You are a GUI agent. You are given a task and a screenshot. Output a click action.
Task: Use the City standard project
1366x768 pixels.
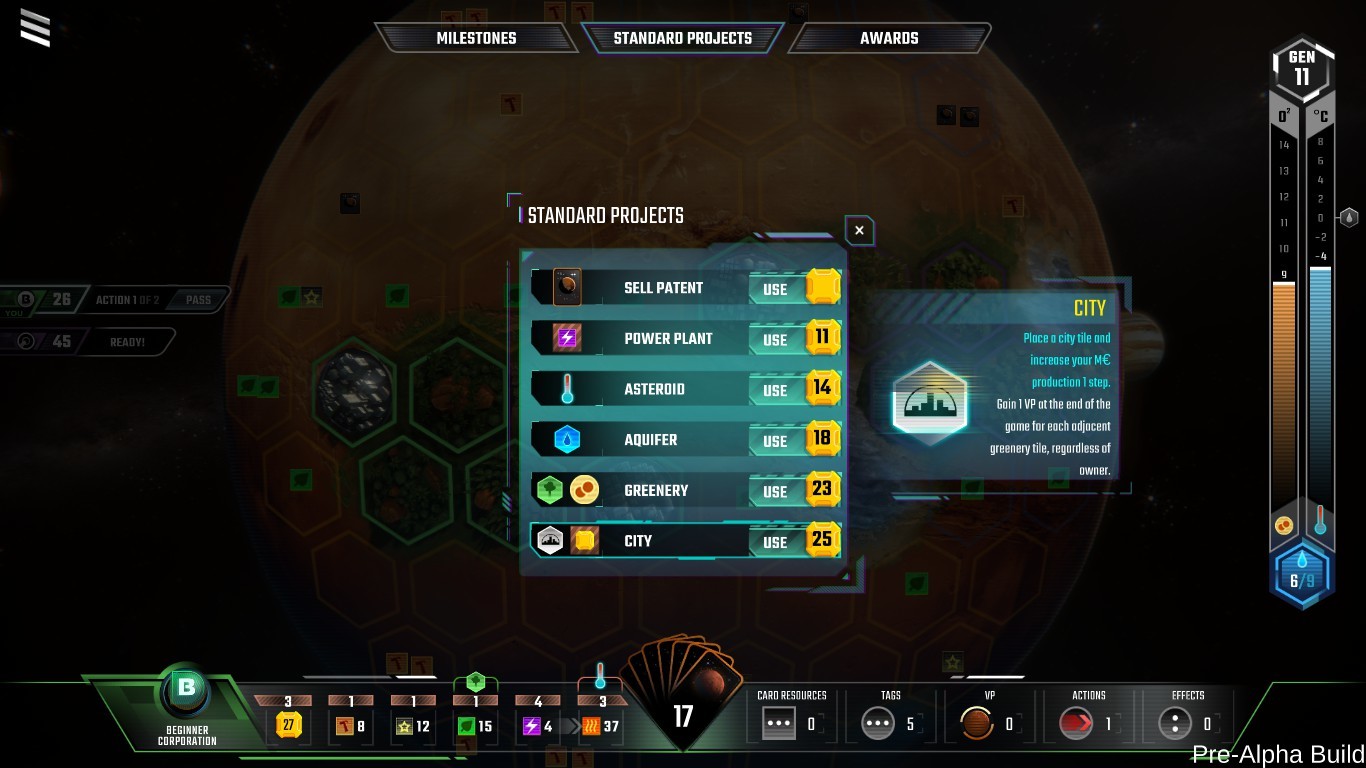click(775, 540)
